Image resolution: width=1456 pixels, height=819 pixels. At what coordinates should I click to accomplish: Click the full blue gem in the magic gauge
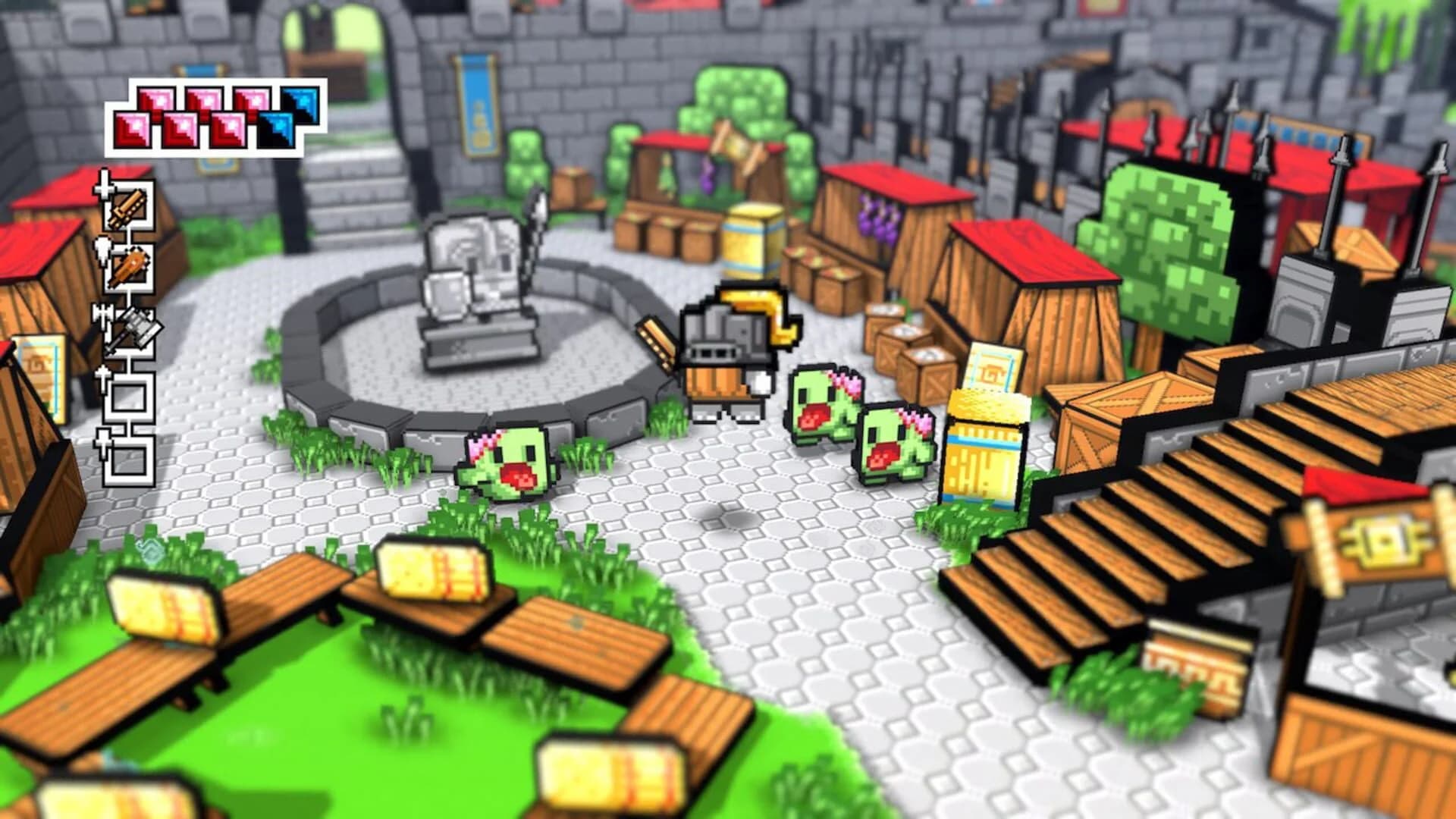click(x=300, y=106)
